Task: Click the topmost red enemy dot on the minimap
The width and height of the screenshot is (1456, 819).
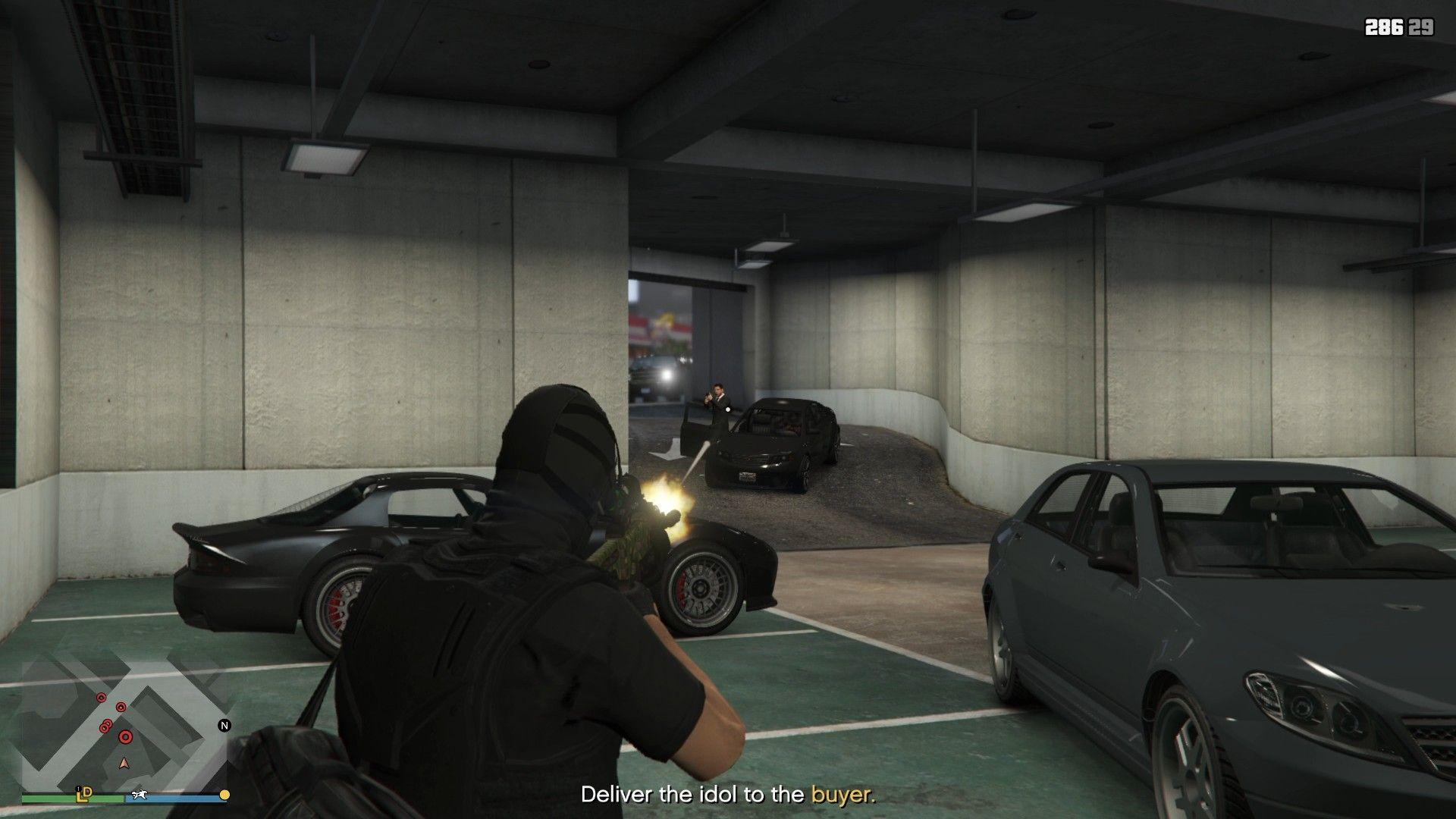Action: pos(102,698)
